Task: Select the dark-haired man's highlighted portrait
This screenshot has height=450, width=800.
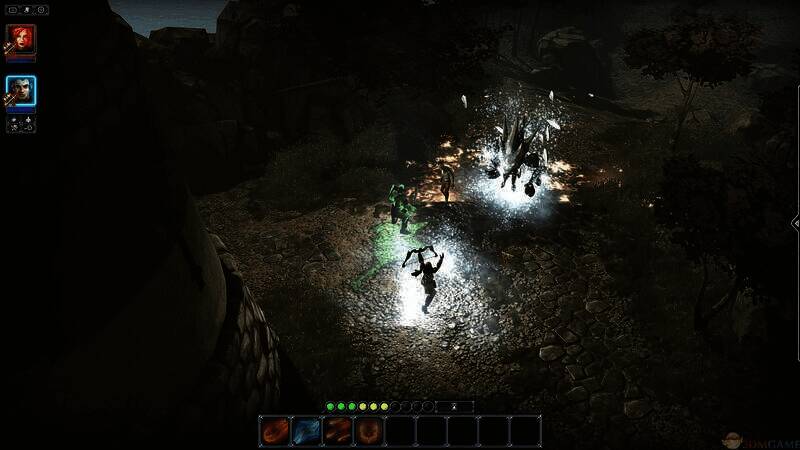Action: click(21, 91)
